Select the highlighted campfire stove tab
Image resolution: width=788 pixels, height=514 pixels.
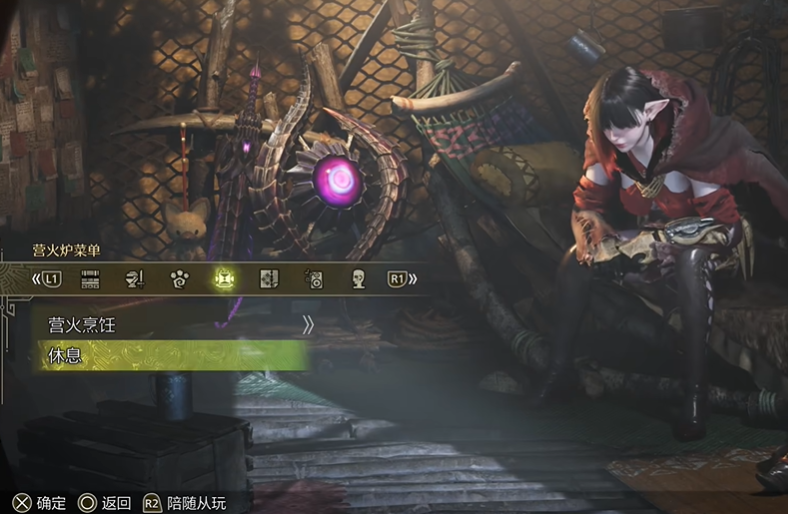(x=224, y=279)
